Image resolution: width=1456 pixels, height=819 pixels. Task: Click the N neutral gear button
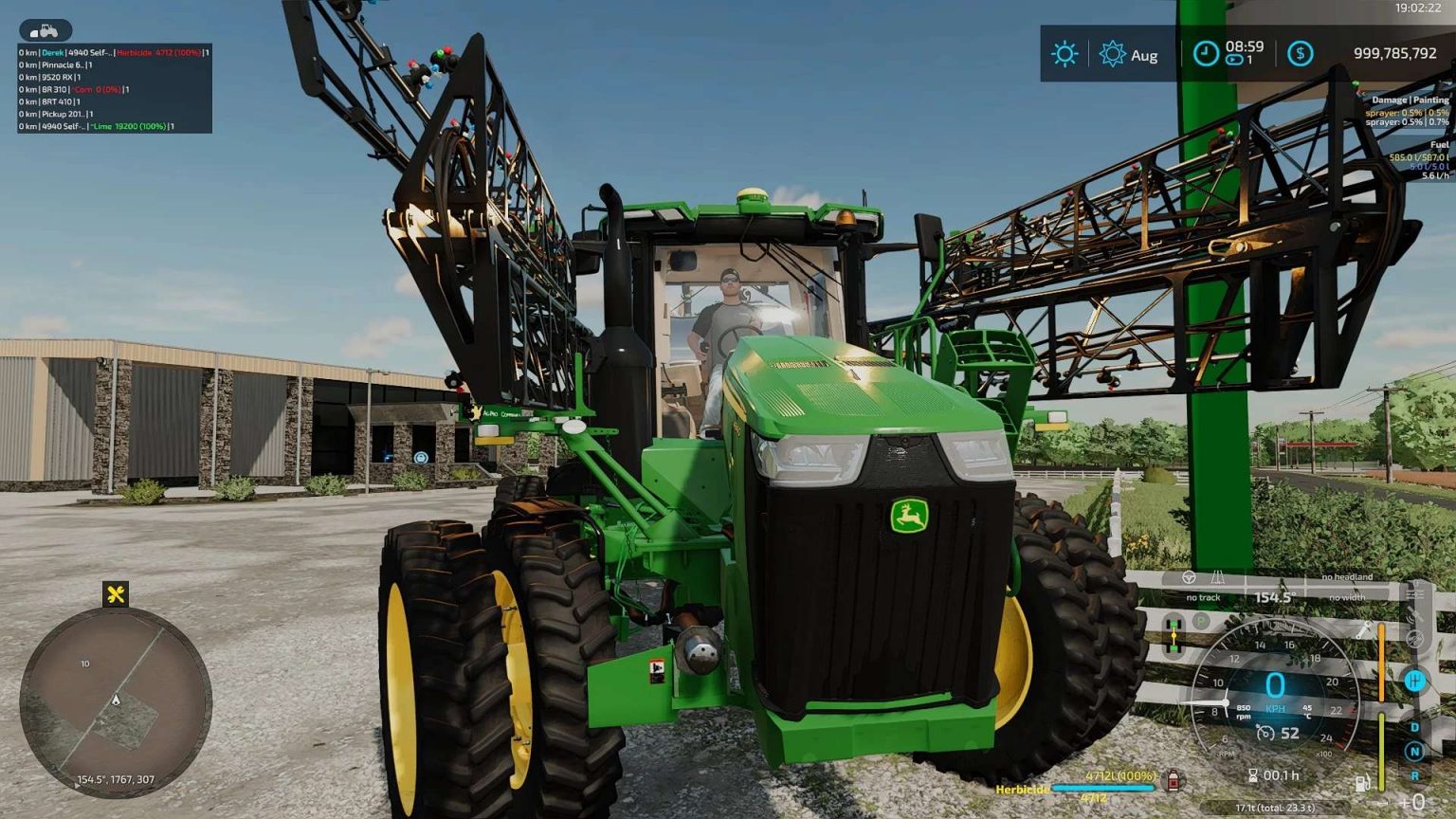pyautogui.click(x=1414, y=750)
